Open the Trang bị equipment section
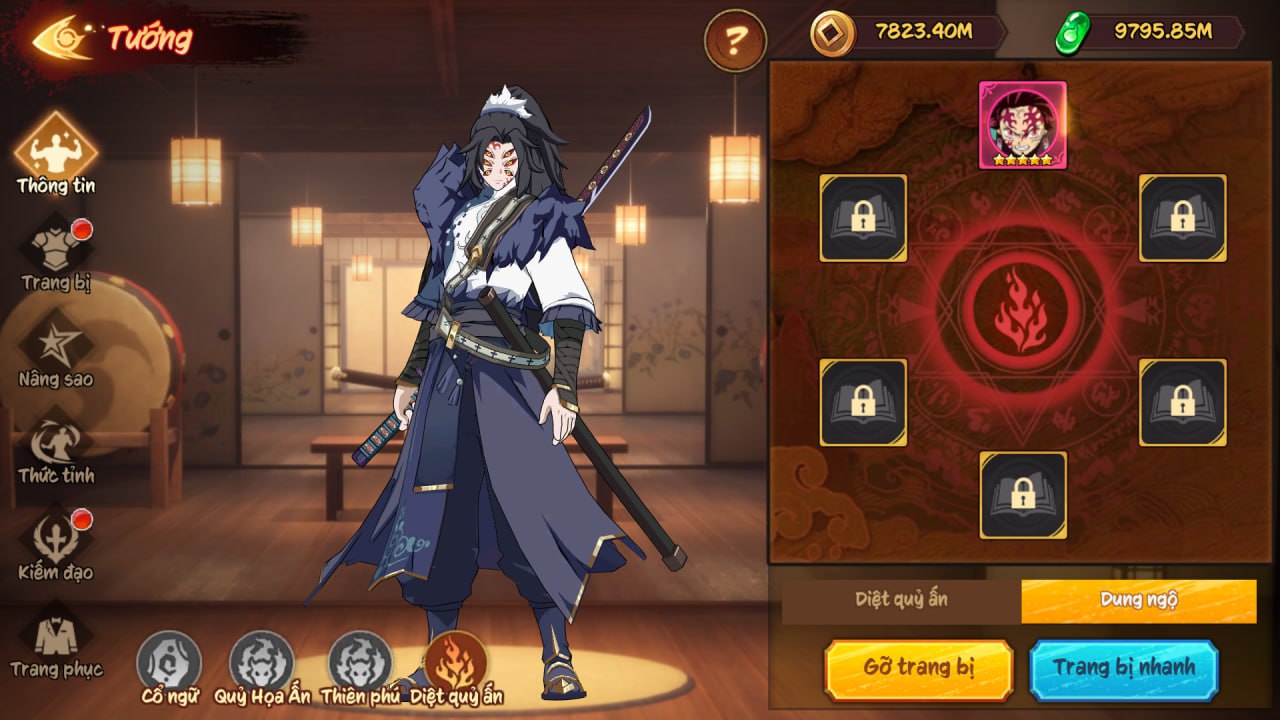The height and width of the screenshot is (720, 1280). pyautogui.click(x=56, y=255)
